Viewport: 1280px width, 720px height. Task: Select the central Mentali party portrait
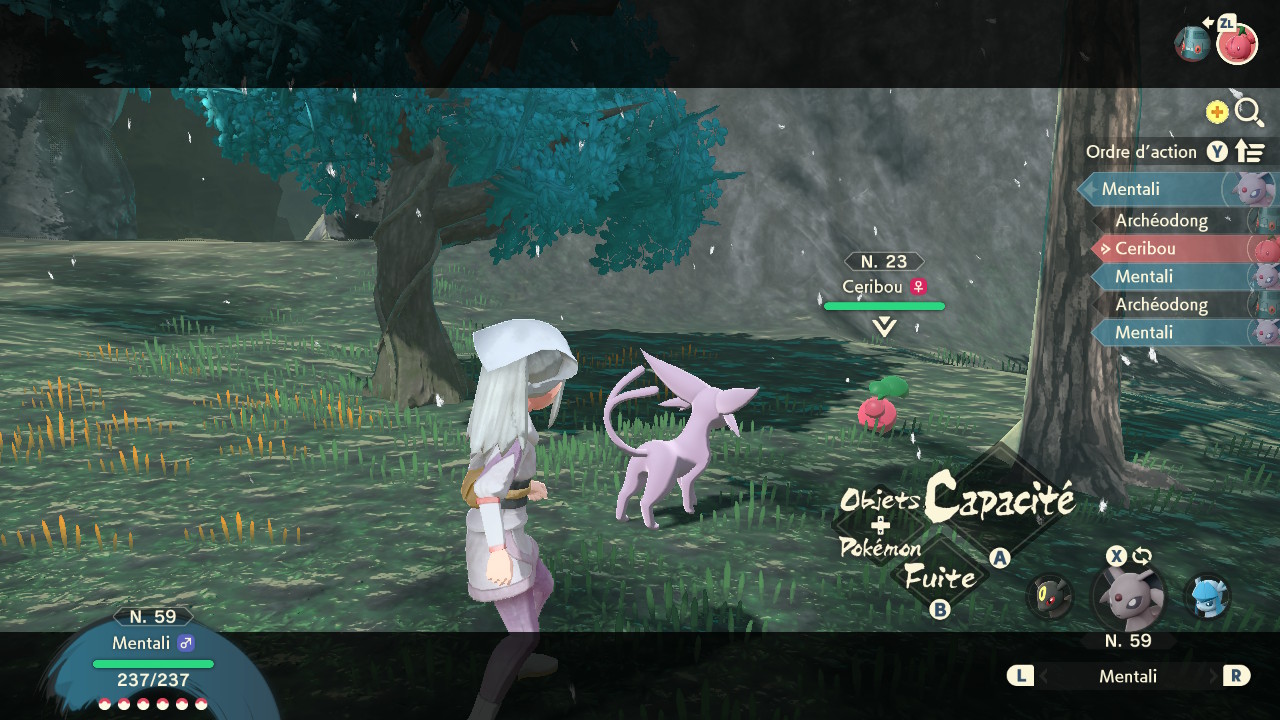[x=1127, y=598]
